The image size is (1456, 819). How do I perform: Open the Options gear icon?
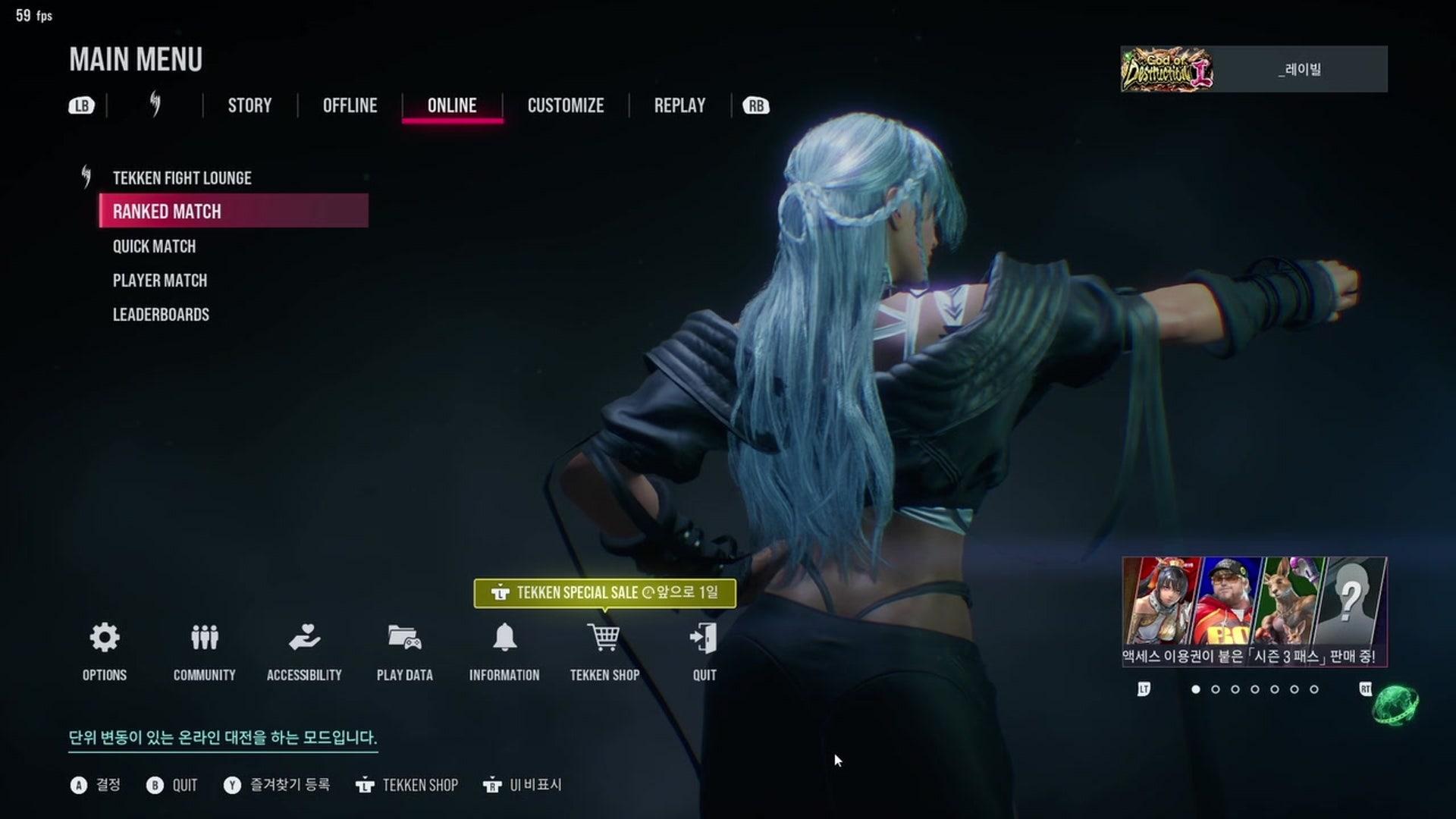click(105, 639)
